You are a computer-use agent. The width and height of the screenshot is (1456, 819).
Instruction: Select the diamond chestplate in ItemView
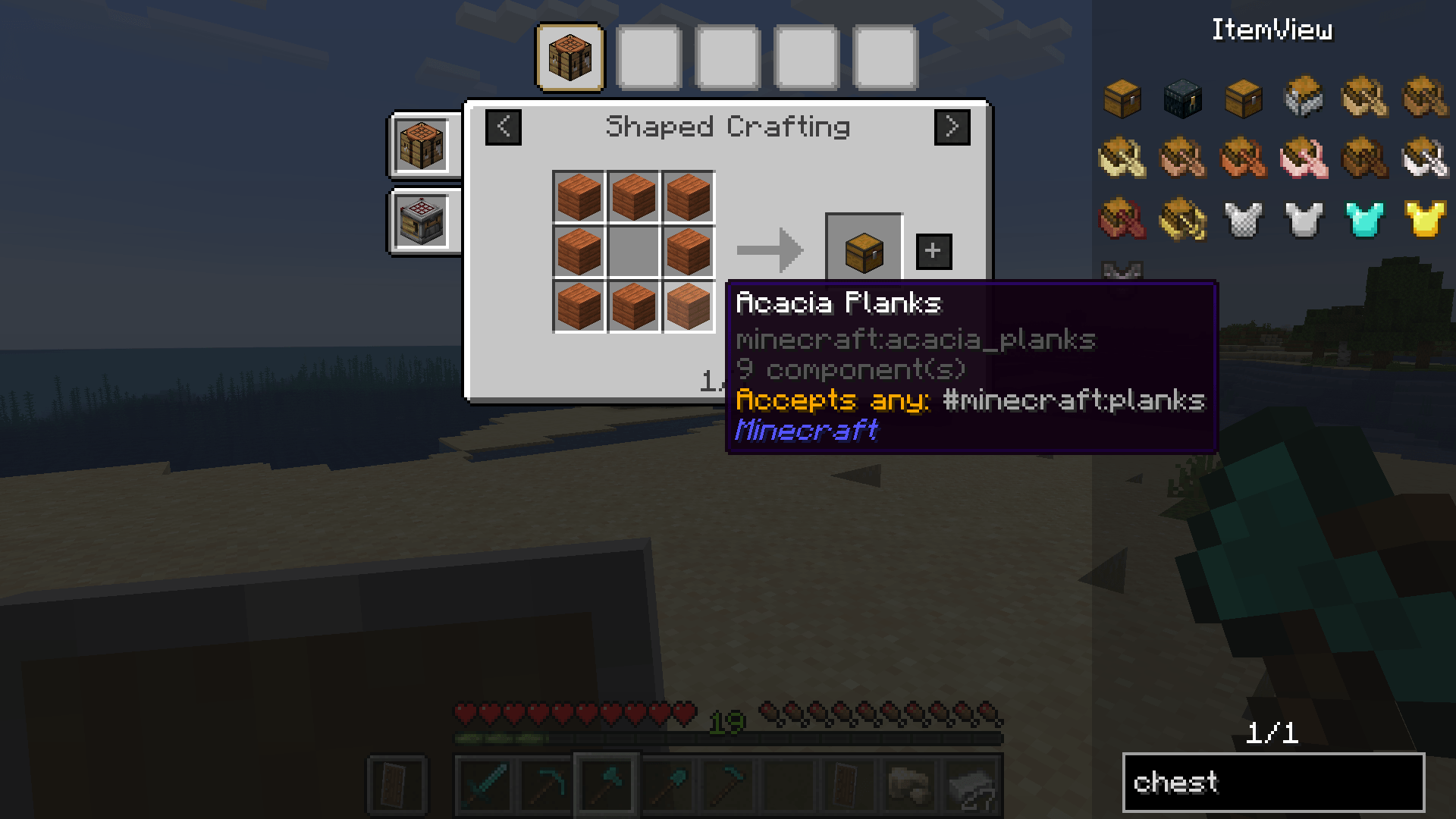tap(1363, 220)
